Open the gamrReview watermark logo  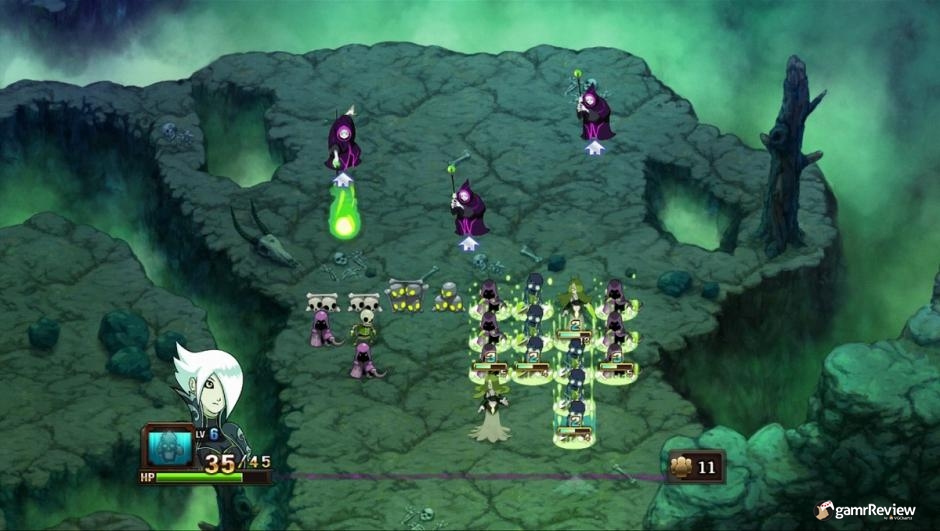coord(867,511)
